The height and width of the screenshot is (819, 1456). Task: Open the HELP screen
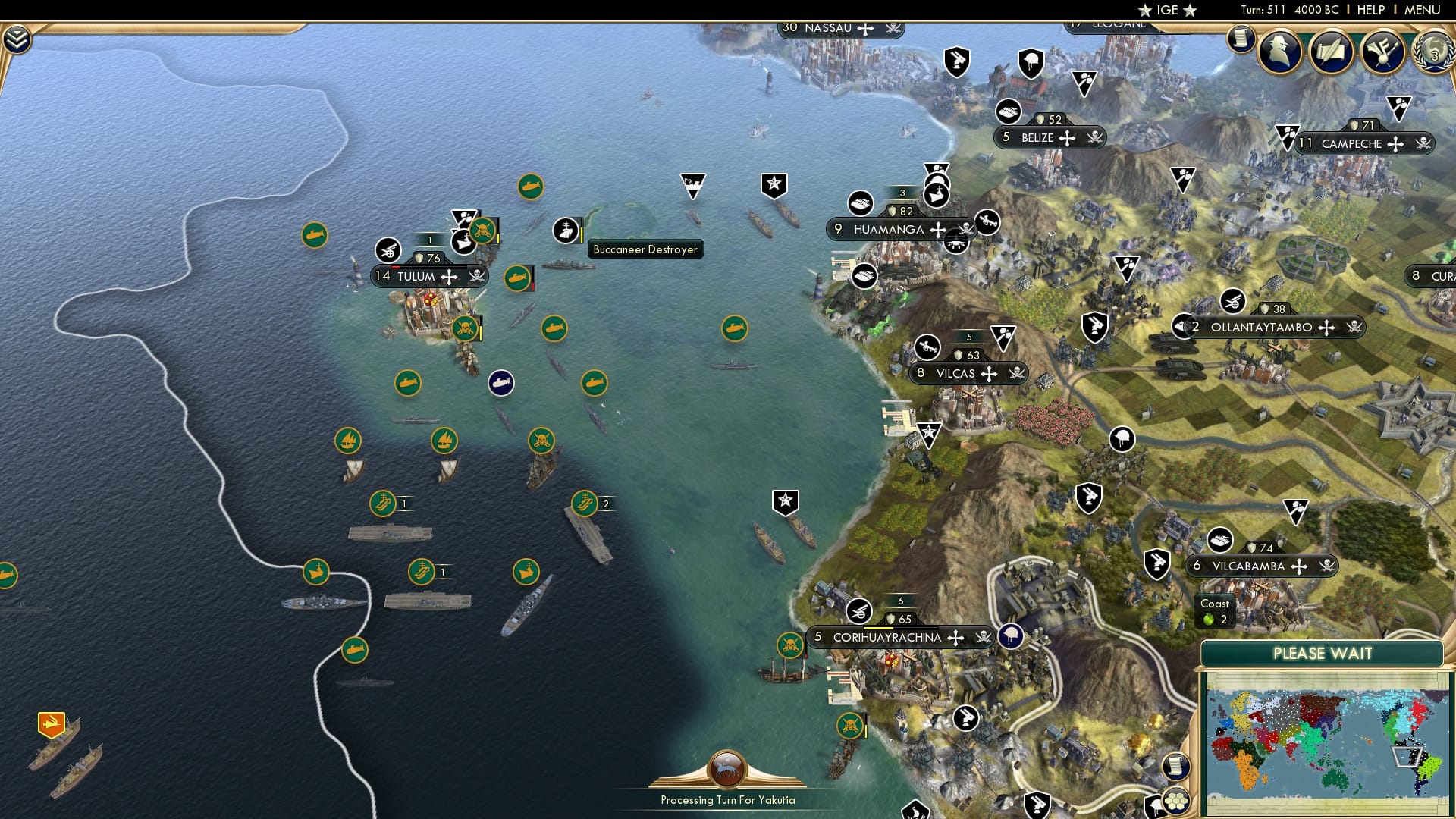pyautogui.click(x=1371, y=10)
